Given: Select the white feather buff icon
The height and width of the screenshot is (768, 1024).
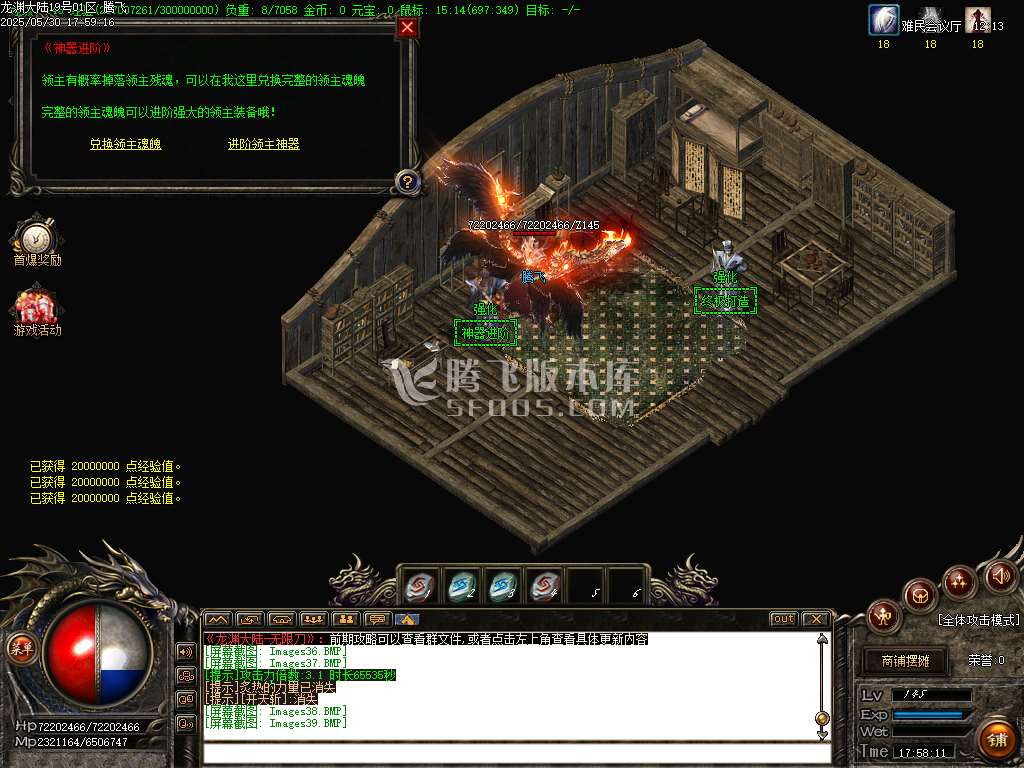Looking at the screenshot, I should [x=883, y=19].
